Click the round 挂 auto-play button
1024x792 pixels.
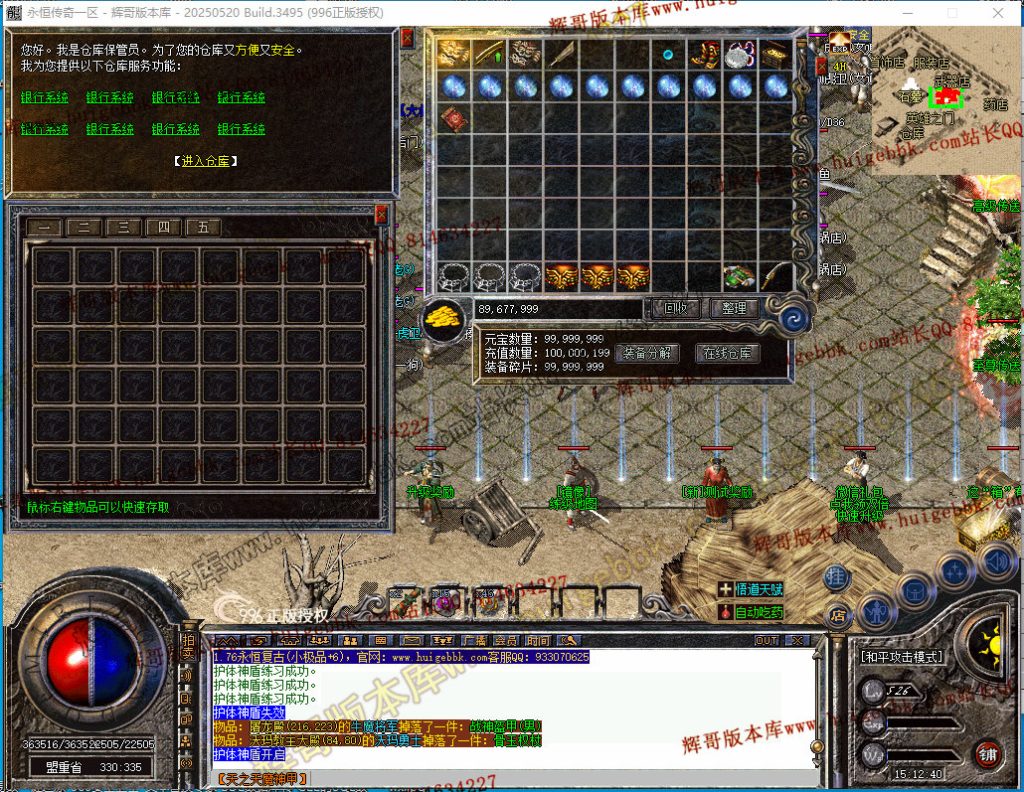pos(838,577)
